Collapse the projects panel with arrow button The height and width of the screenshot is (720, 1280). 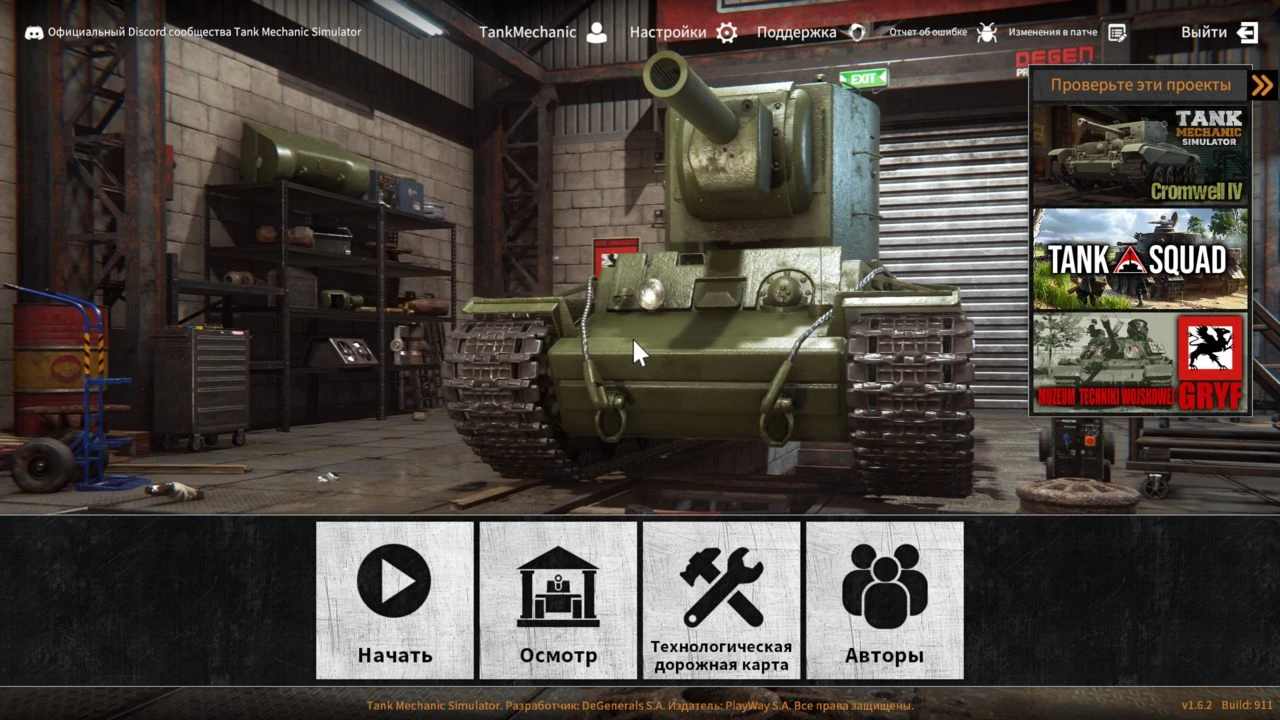[1263, 85]
